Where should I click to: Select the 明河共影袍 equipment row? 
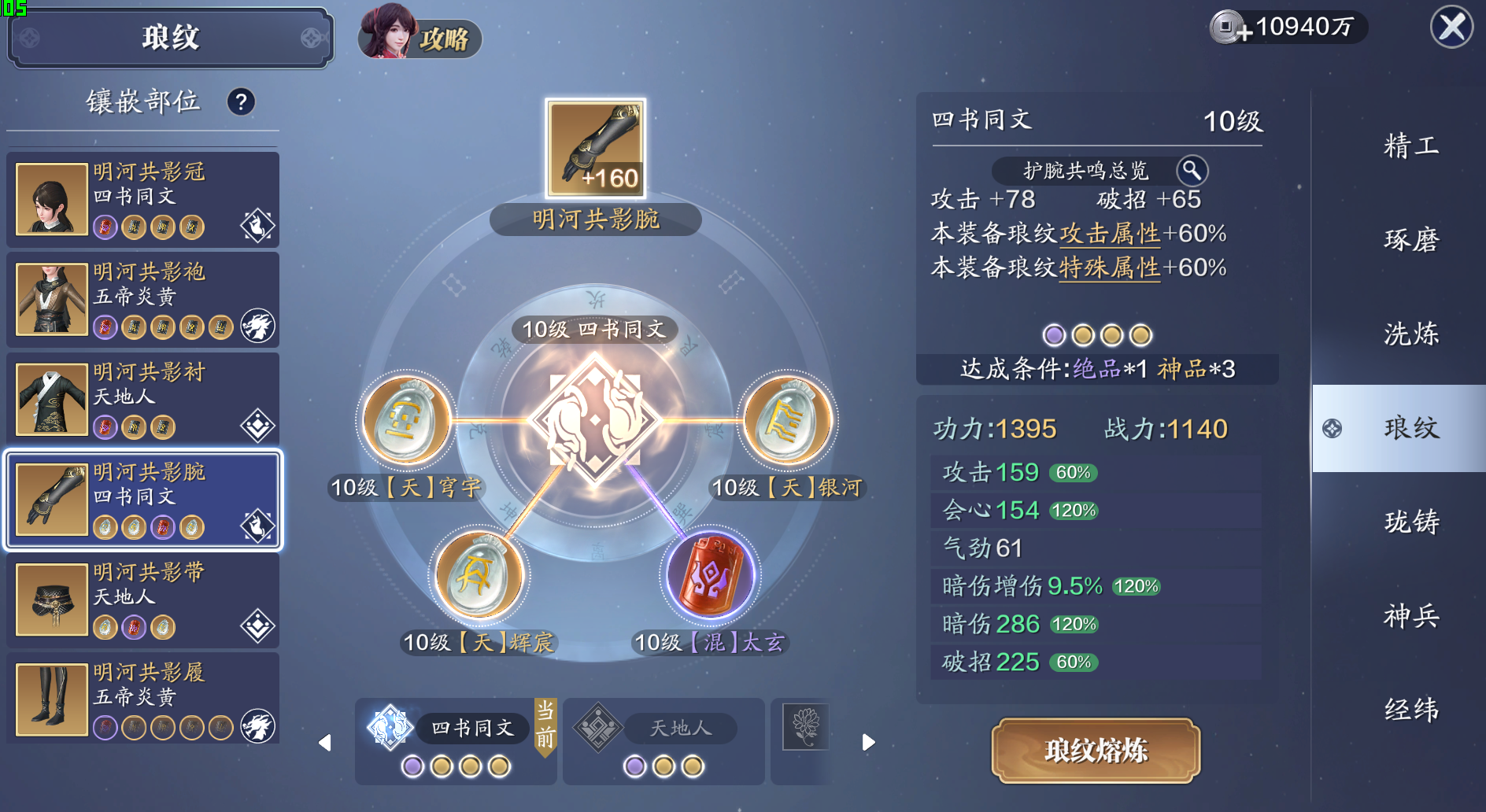[x=143, y=300]
